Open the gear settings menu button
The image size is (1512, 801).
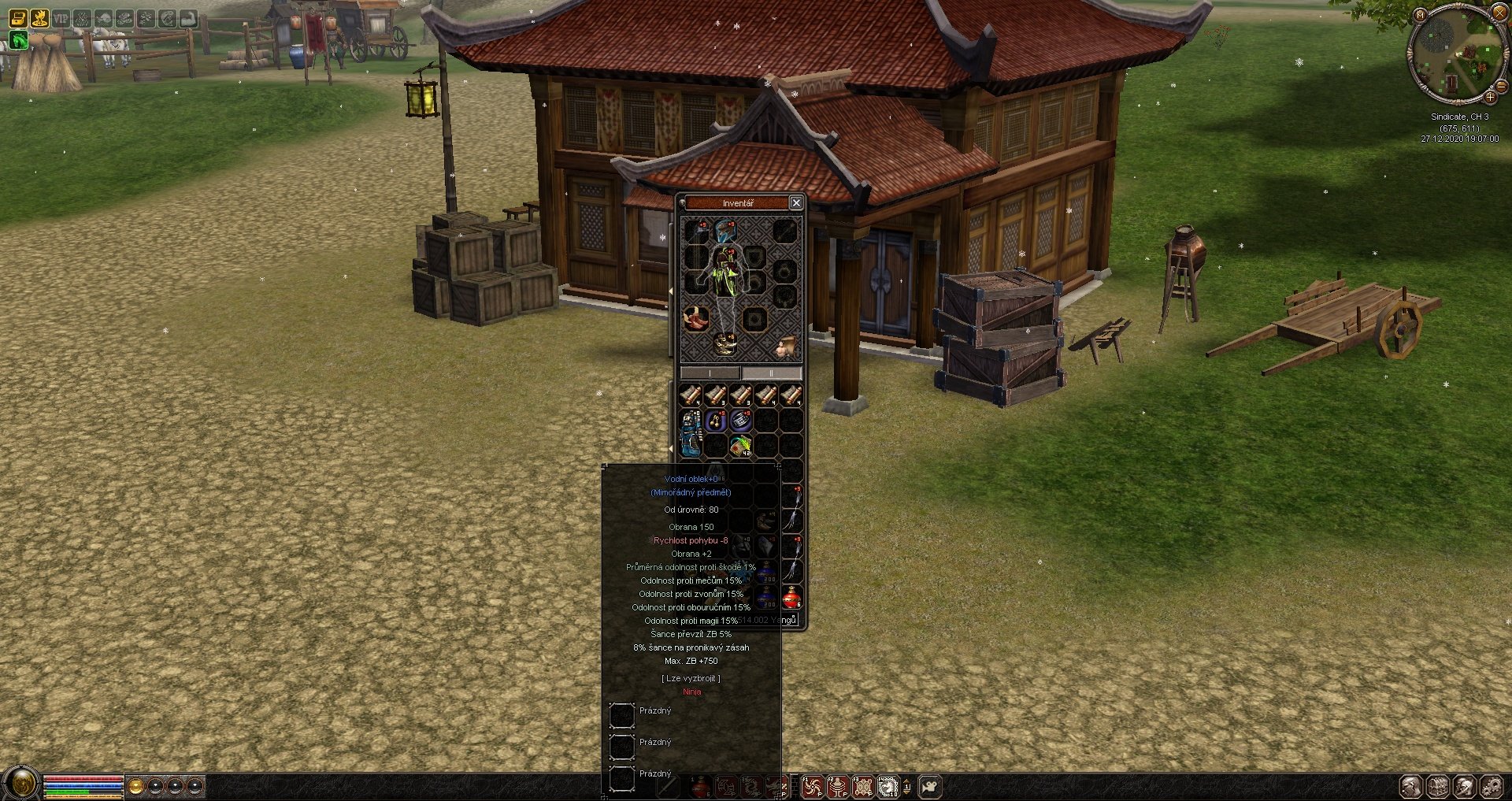(1491, 786)
